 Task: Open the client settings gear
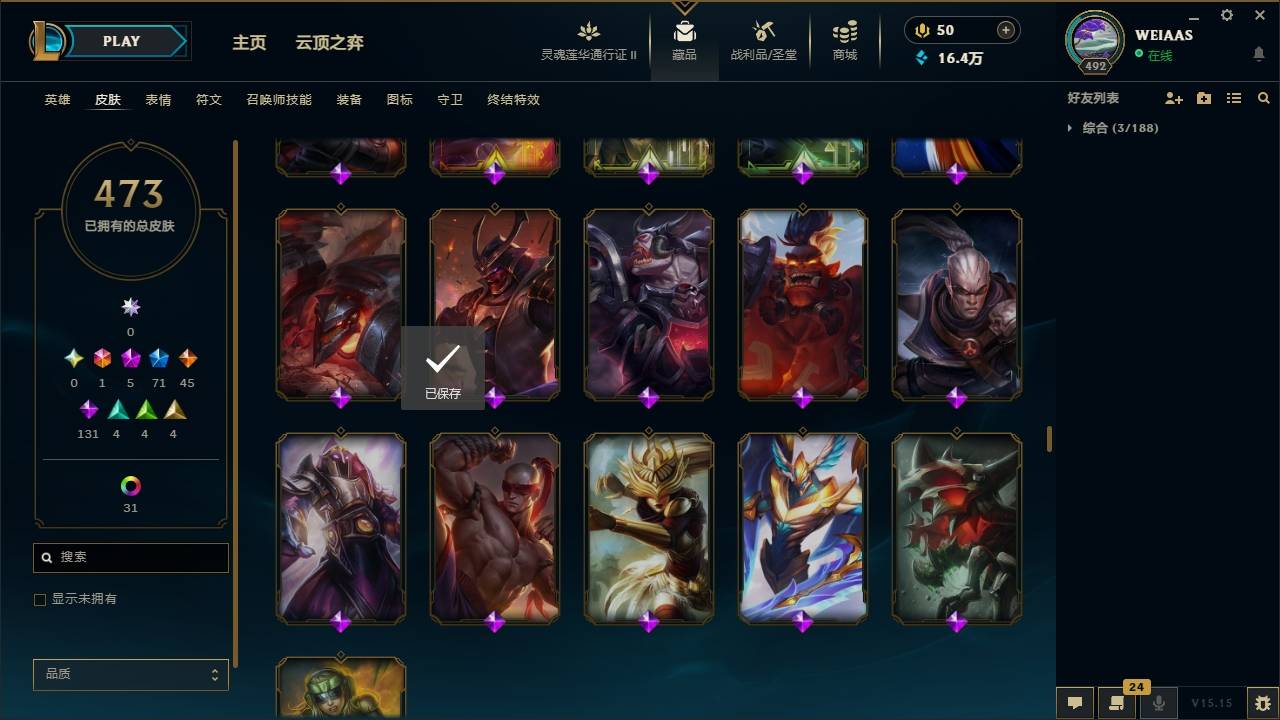tap(1226, 15)
